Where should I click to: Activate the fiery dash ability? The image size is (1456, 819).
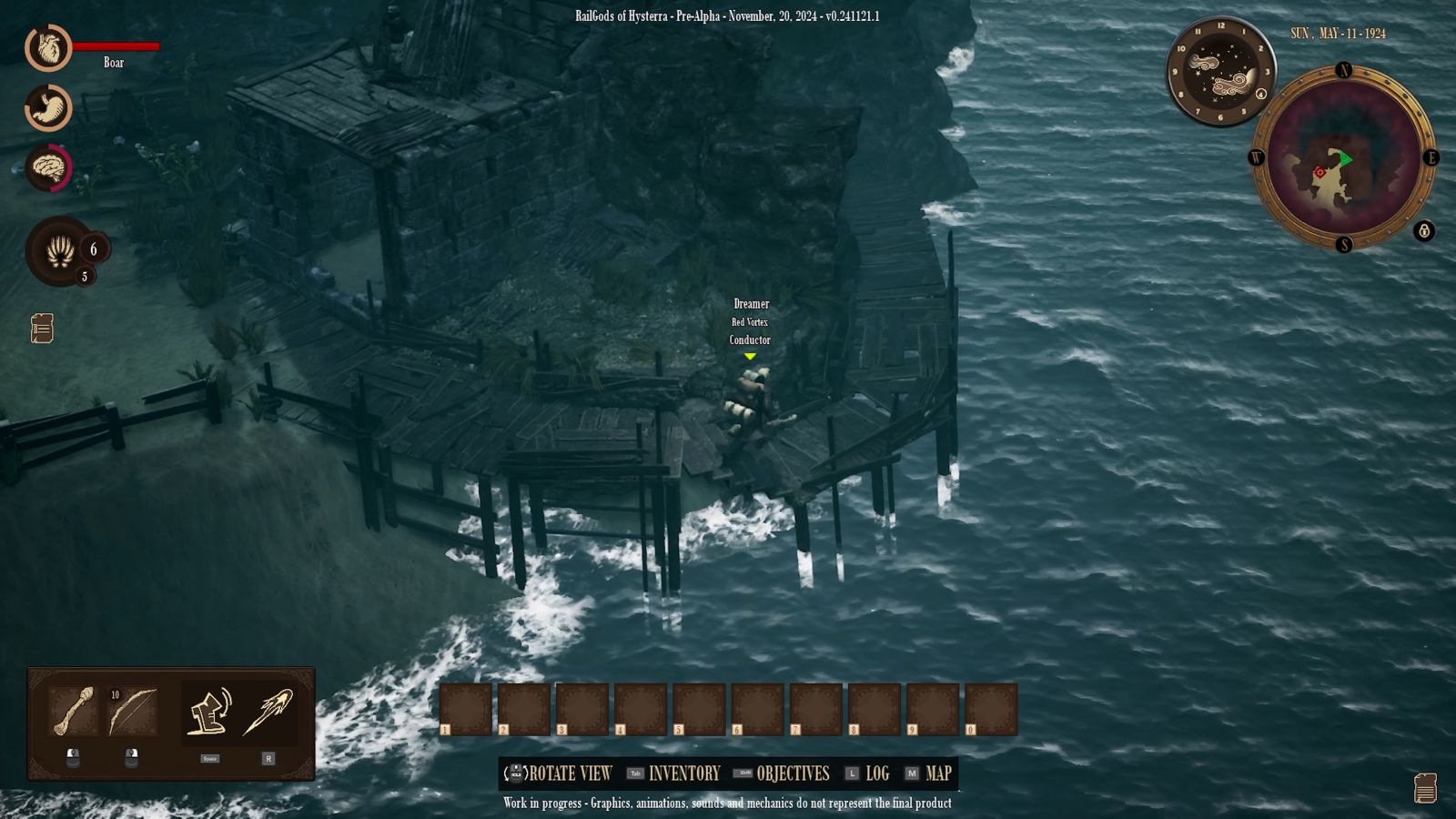click(x=268, y=712)
